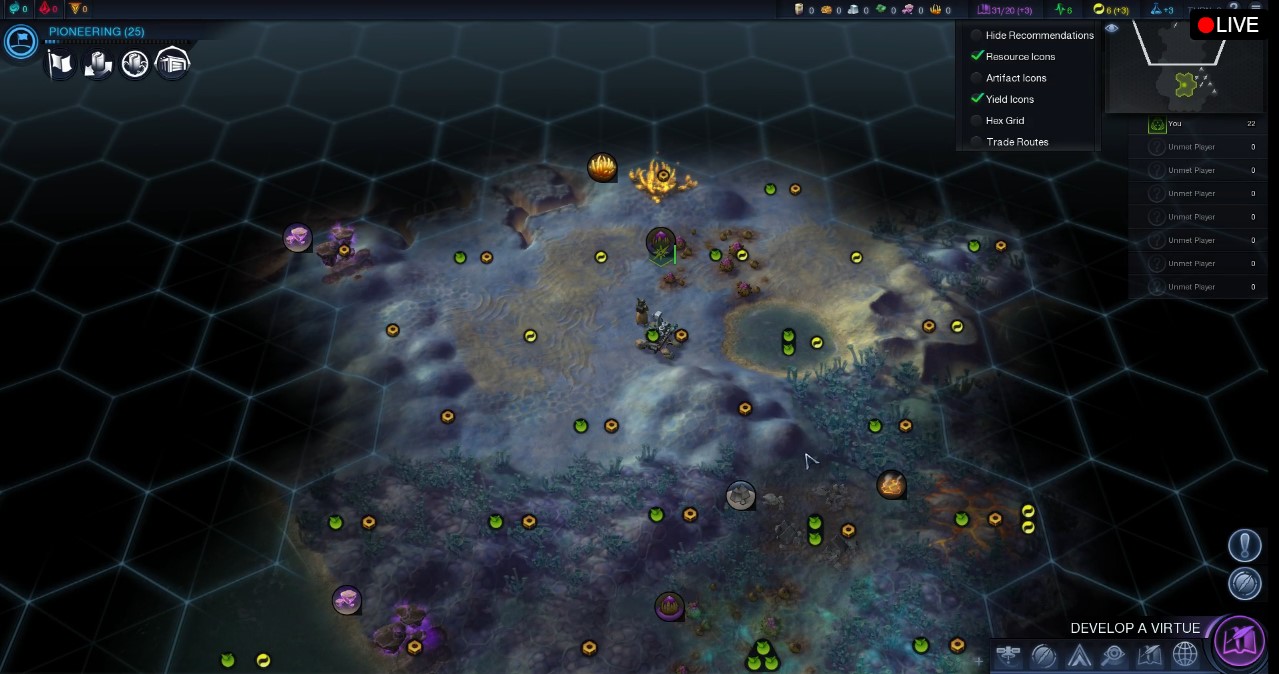The width and height of the screenshot is (1279, 674).
Task: Toggle the eye icon beside the minimap
Action: coord(1111,29)
